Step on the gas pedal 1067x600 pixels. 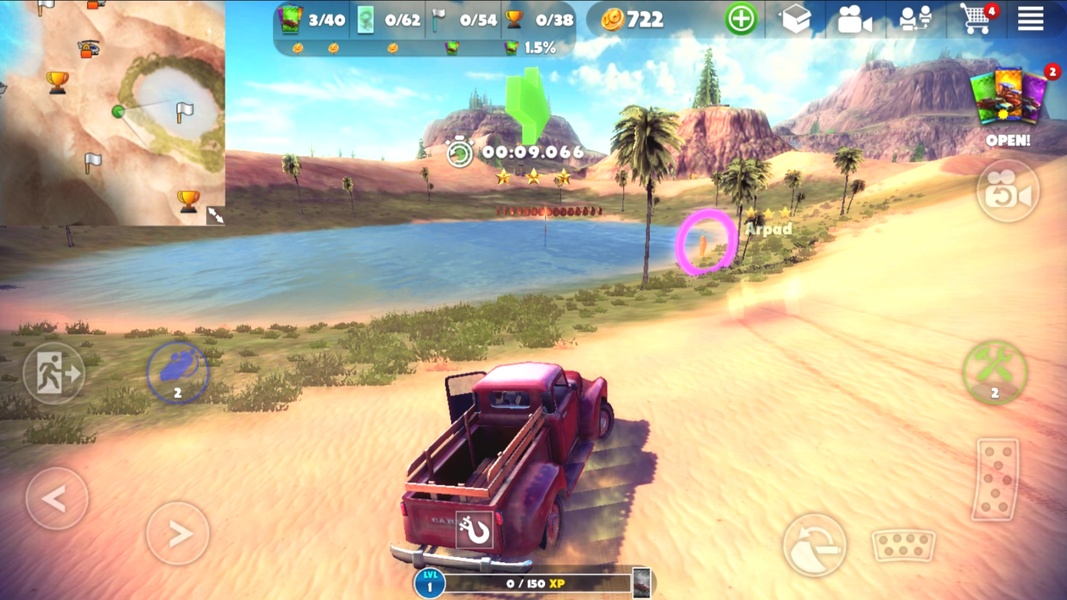996,479
